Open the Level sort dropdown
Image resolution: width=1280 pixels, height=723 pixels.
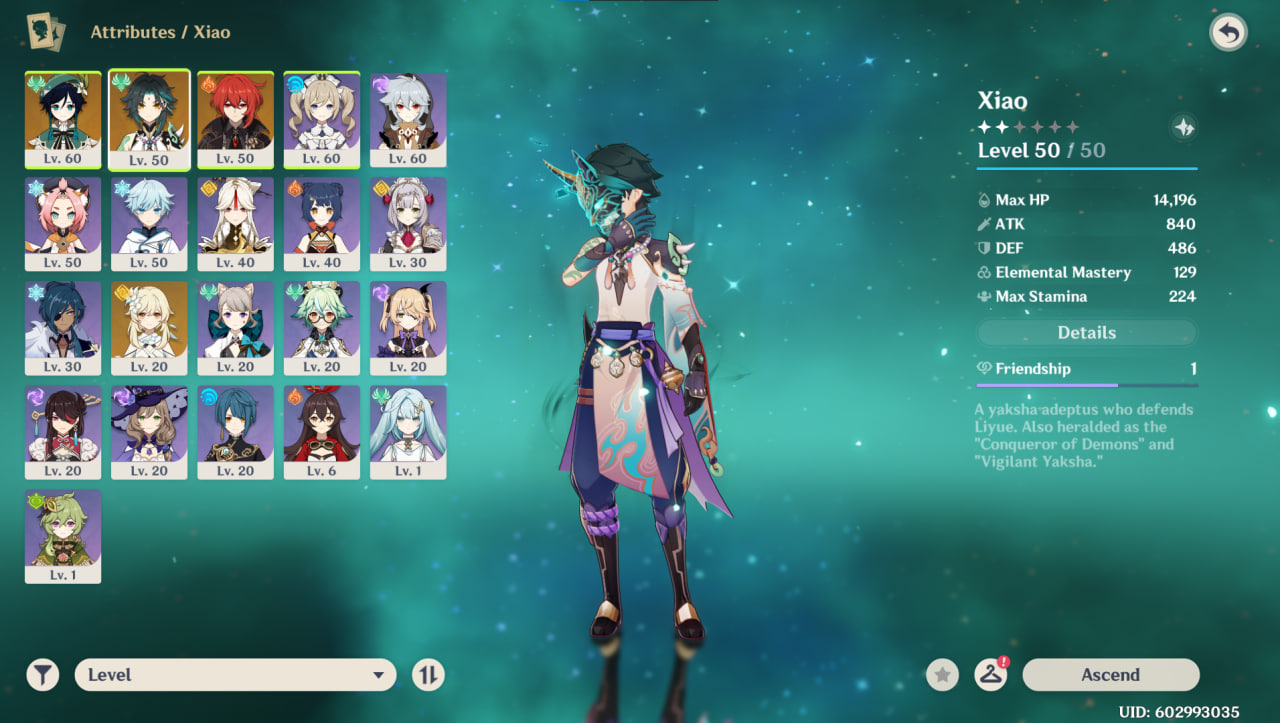point(235,675)
